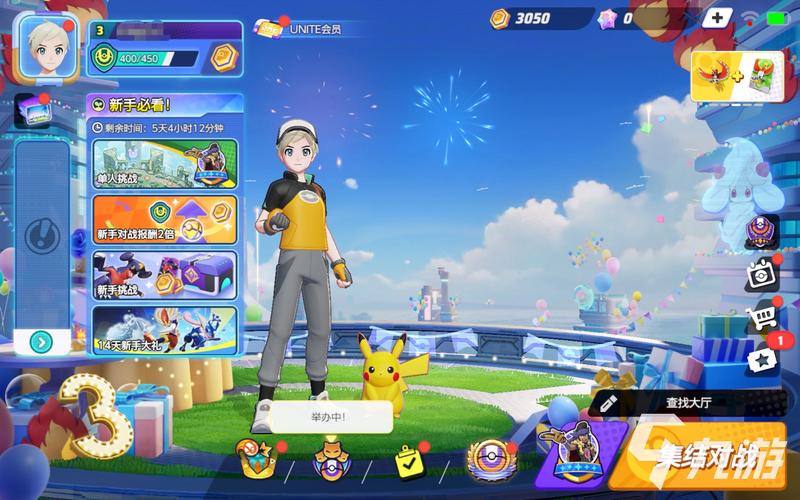Tap the Aeos coin icon beside level bar
The height and width of the screenshot is (500, 800).
point(222,59)
